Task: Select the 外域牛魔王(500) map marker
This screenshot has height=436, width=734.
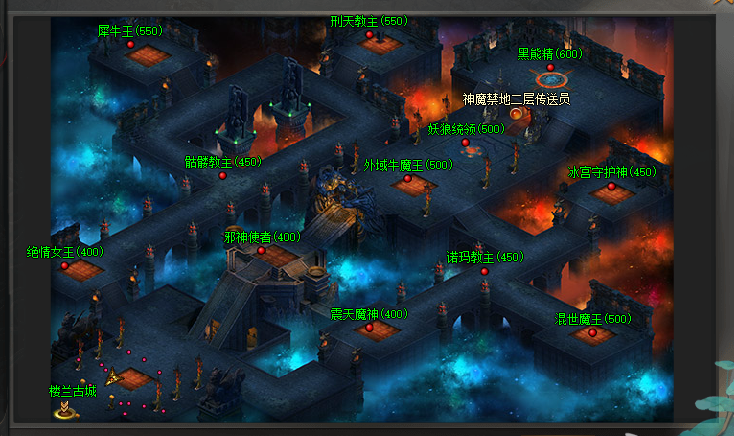Action: click(408, 179)
